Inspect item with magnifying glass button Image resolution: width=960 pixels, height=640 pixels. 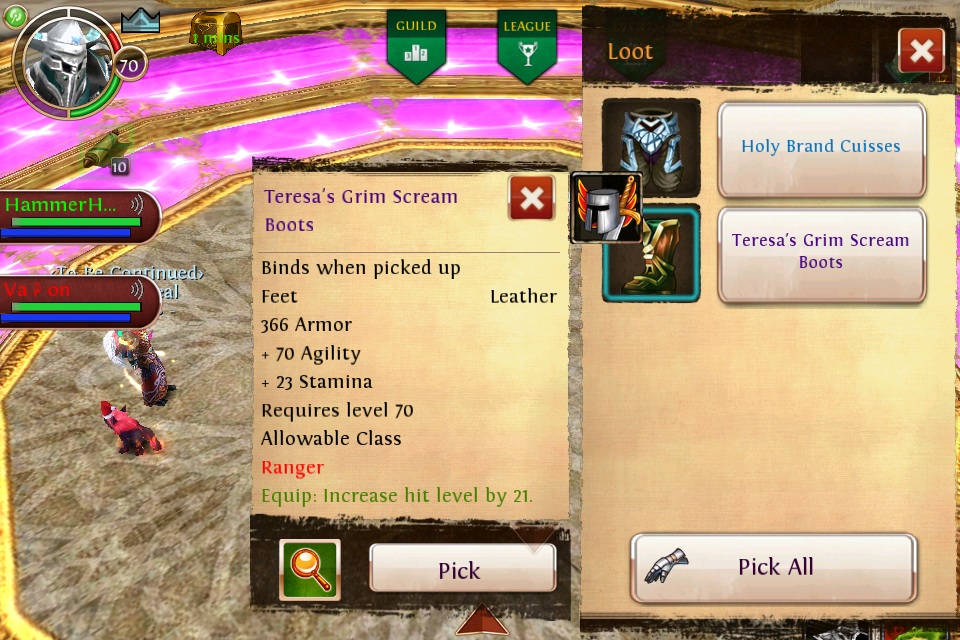310,569
